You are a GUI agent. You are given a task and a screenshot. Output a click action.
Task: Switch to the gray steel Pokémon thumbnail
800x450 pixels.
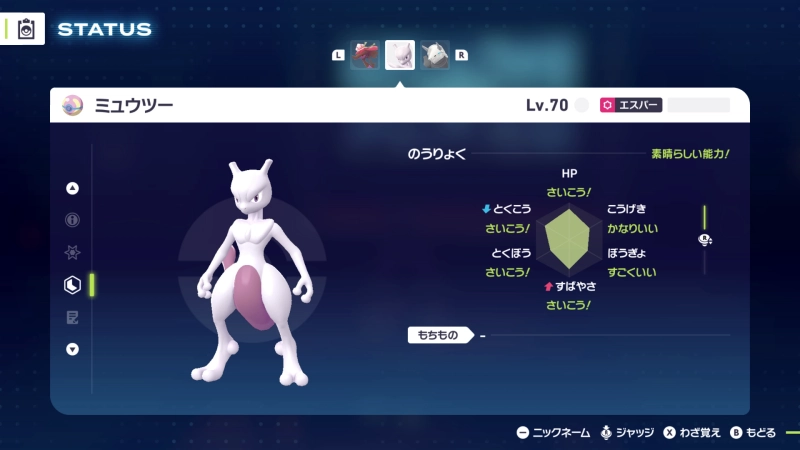434,55
